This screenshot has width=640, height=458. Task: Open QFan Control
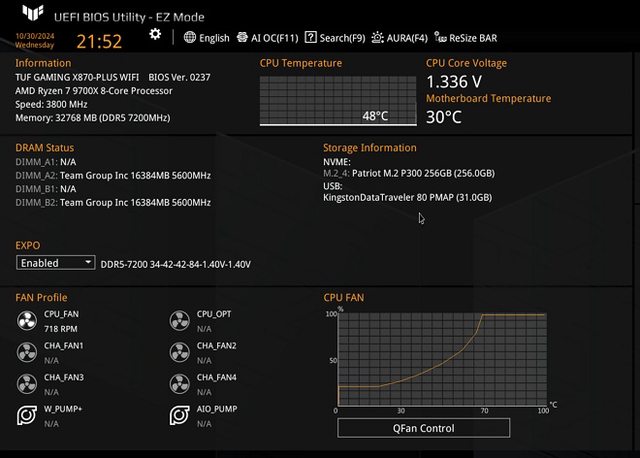click(x=423, y=428)
